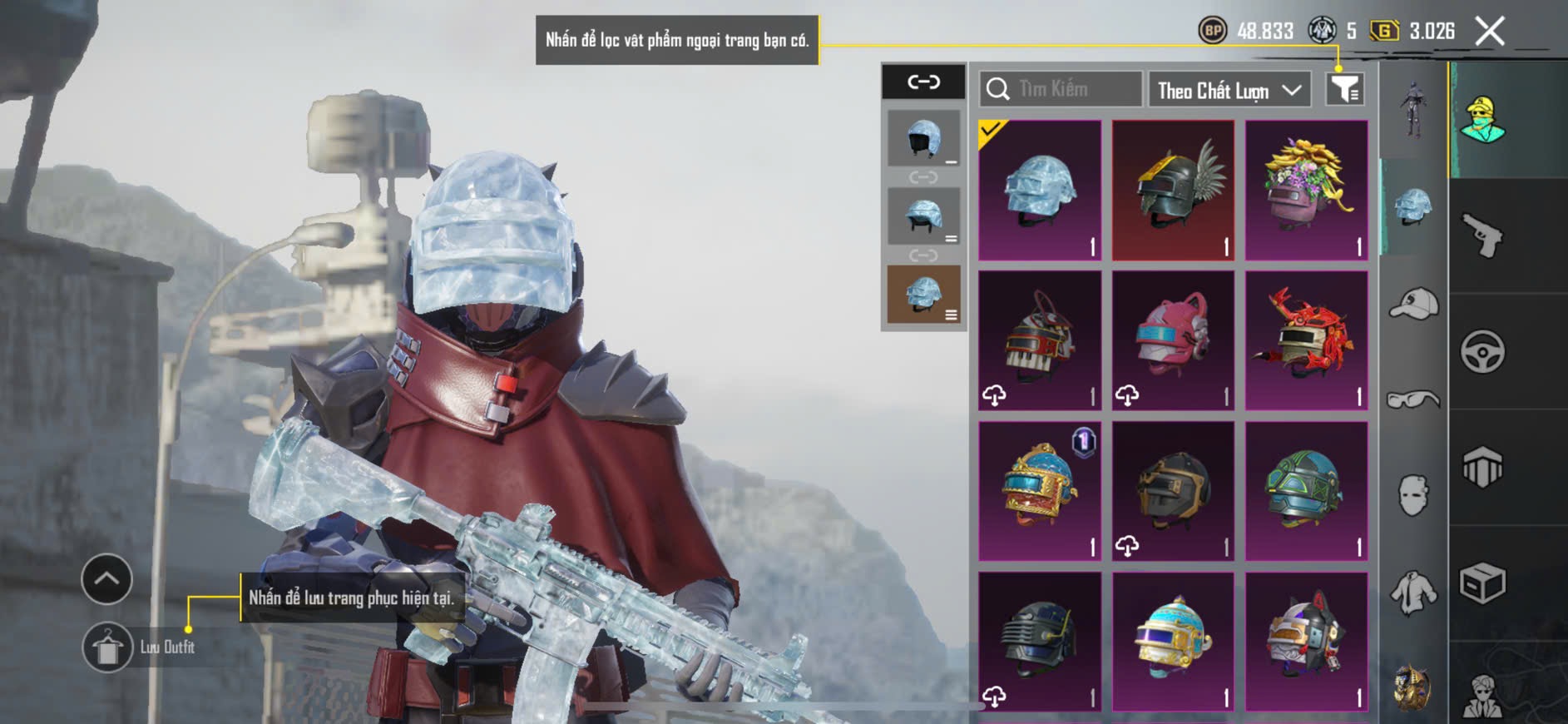Switch to the glasses accessory tab

click(x=1413, y=400)
